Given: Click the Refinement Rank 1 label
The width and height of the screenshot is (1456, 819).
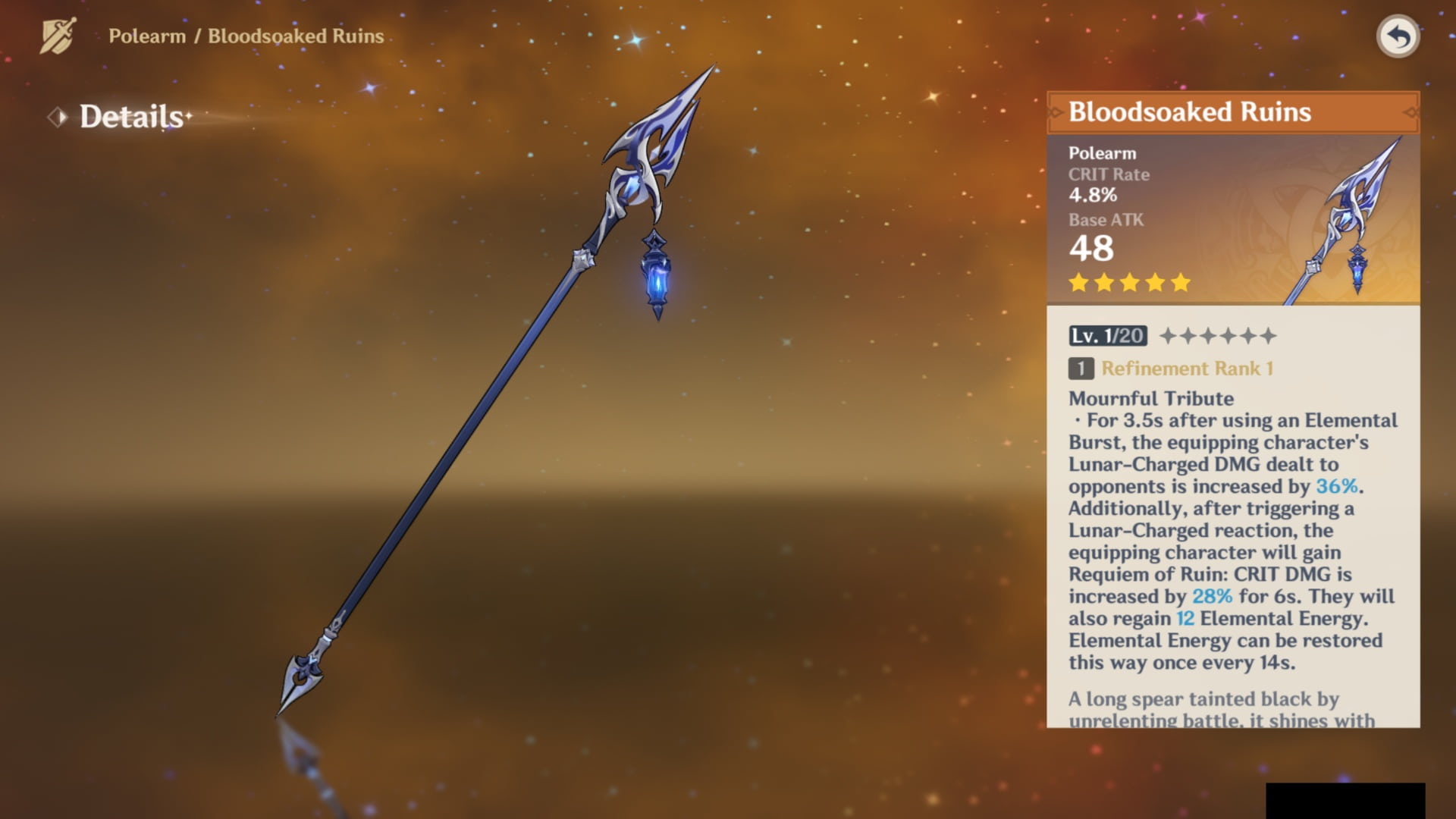Looking at the screenshot, I should pyautogui.click(x=1186, y=369).
